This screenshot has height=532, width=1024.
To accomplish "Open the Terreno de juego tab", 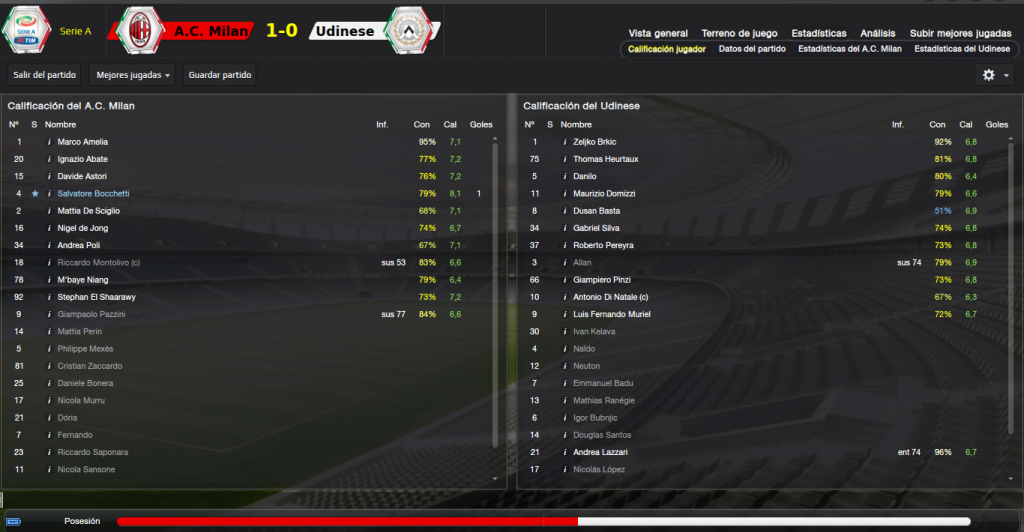I will tap(738, 33).
